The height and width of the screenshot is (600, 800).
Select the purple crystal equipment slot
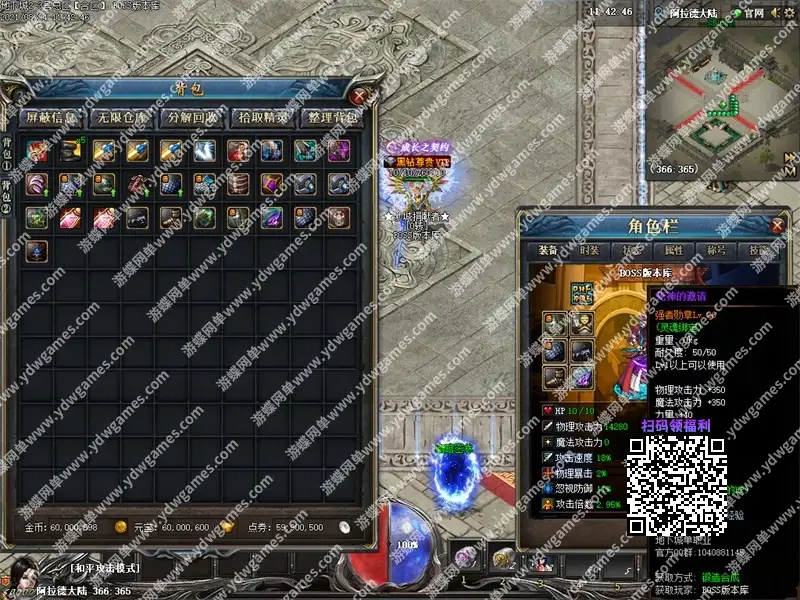point(582,377)
